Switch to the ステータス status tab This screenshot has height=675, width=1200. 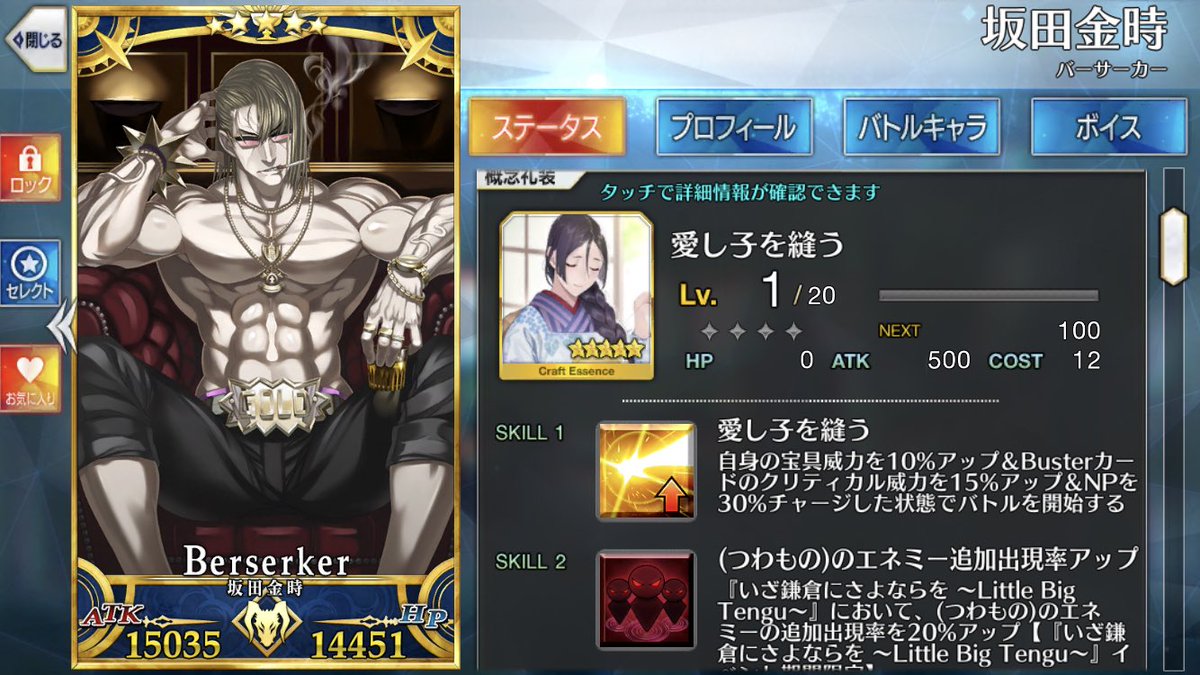[x=546, y=127]
